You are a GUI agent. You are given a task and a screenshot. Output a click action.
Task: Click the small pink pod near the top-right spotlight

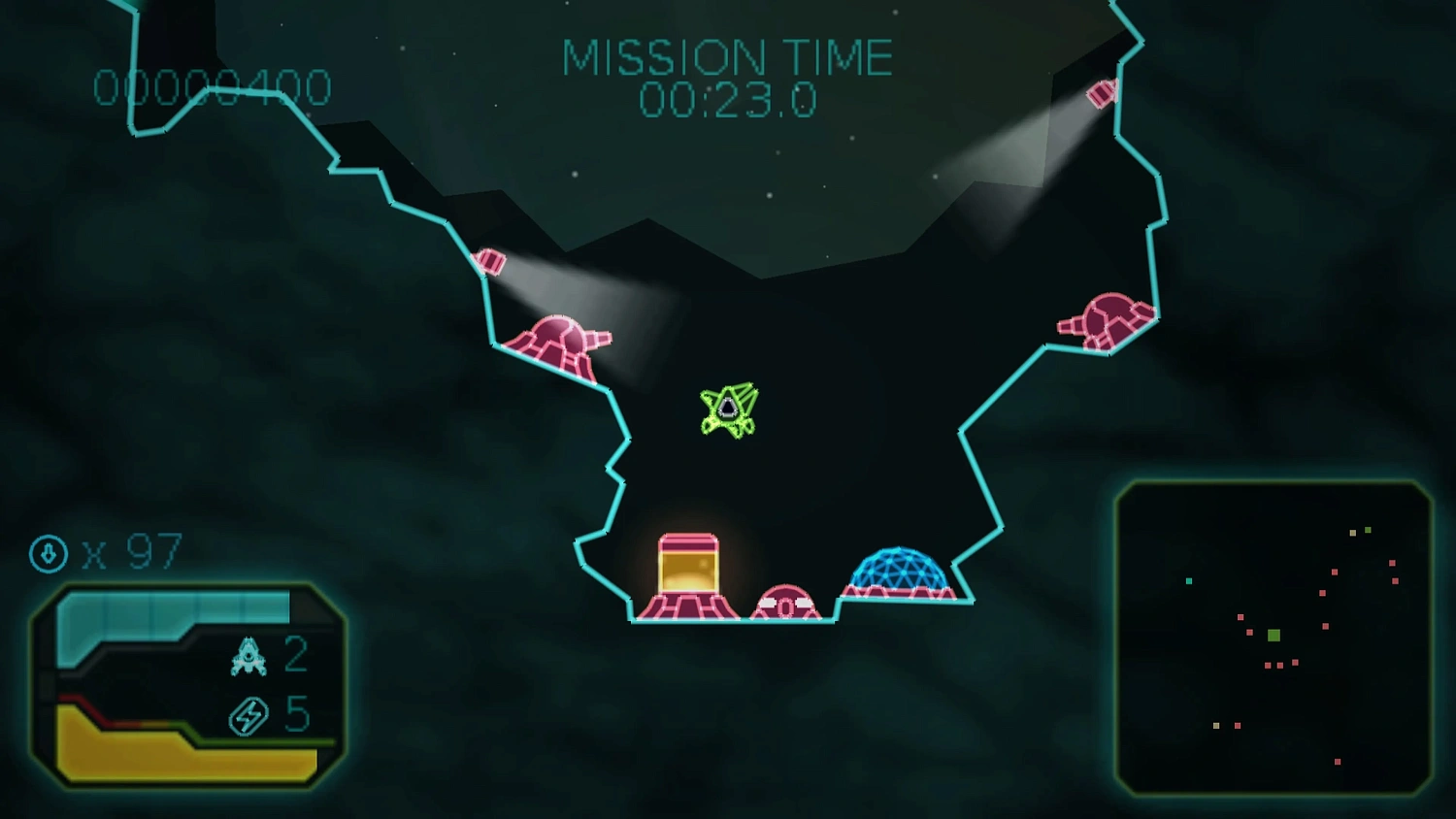click(x=1100, y=92)
